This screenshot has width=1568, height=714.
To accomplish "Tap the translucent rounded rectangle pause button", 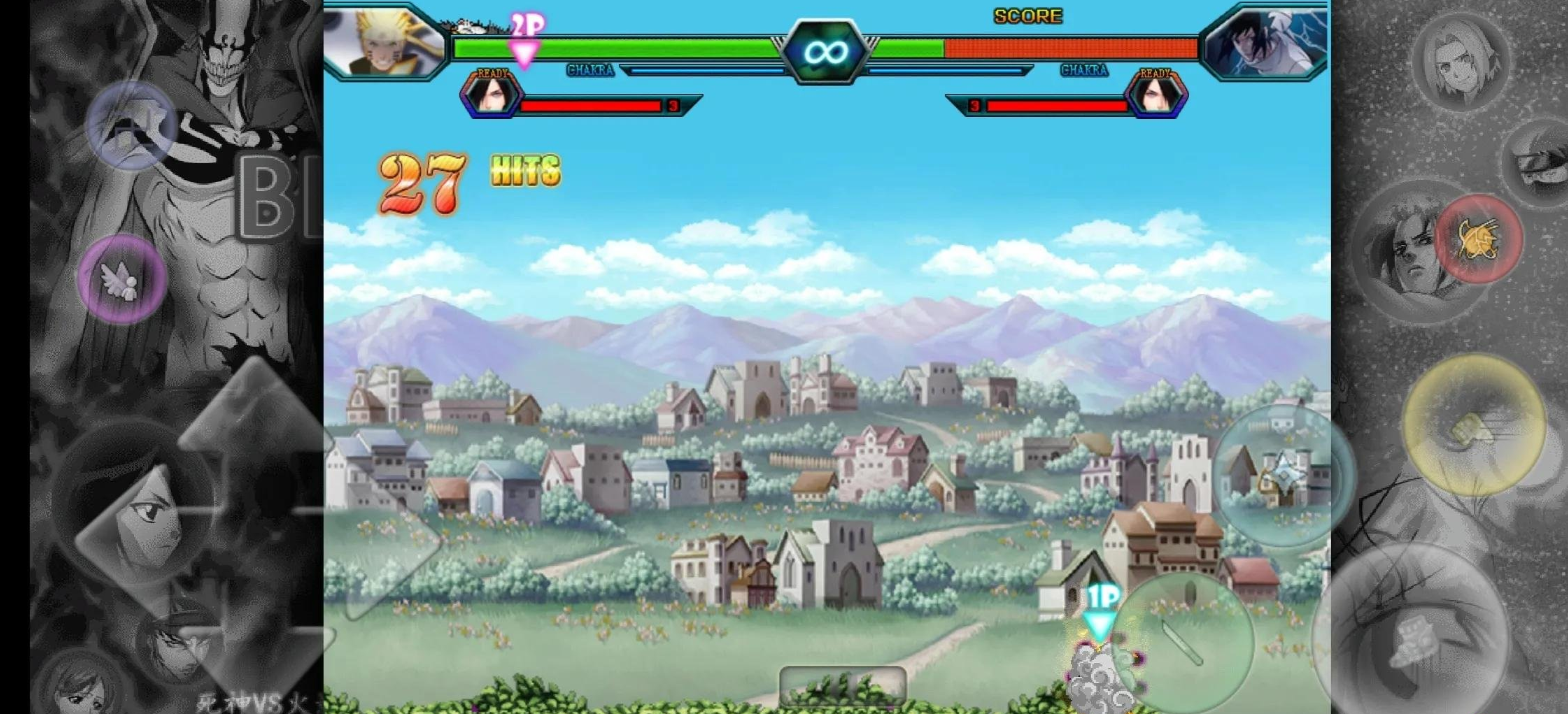I will (x=842, y=685).
